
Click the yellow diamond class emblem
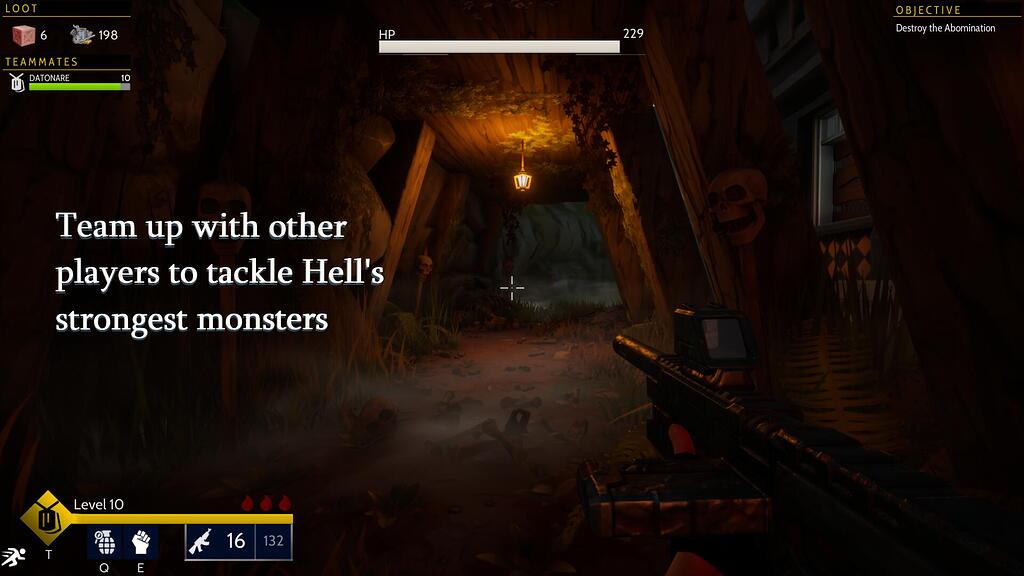click(47, 518)
